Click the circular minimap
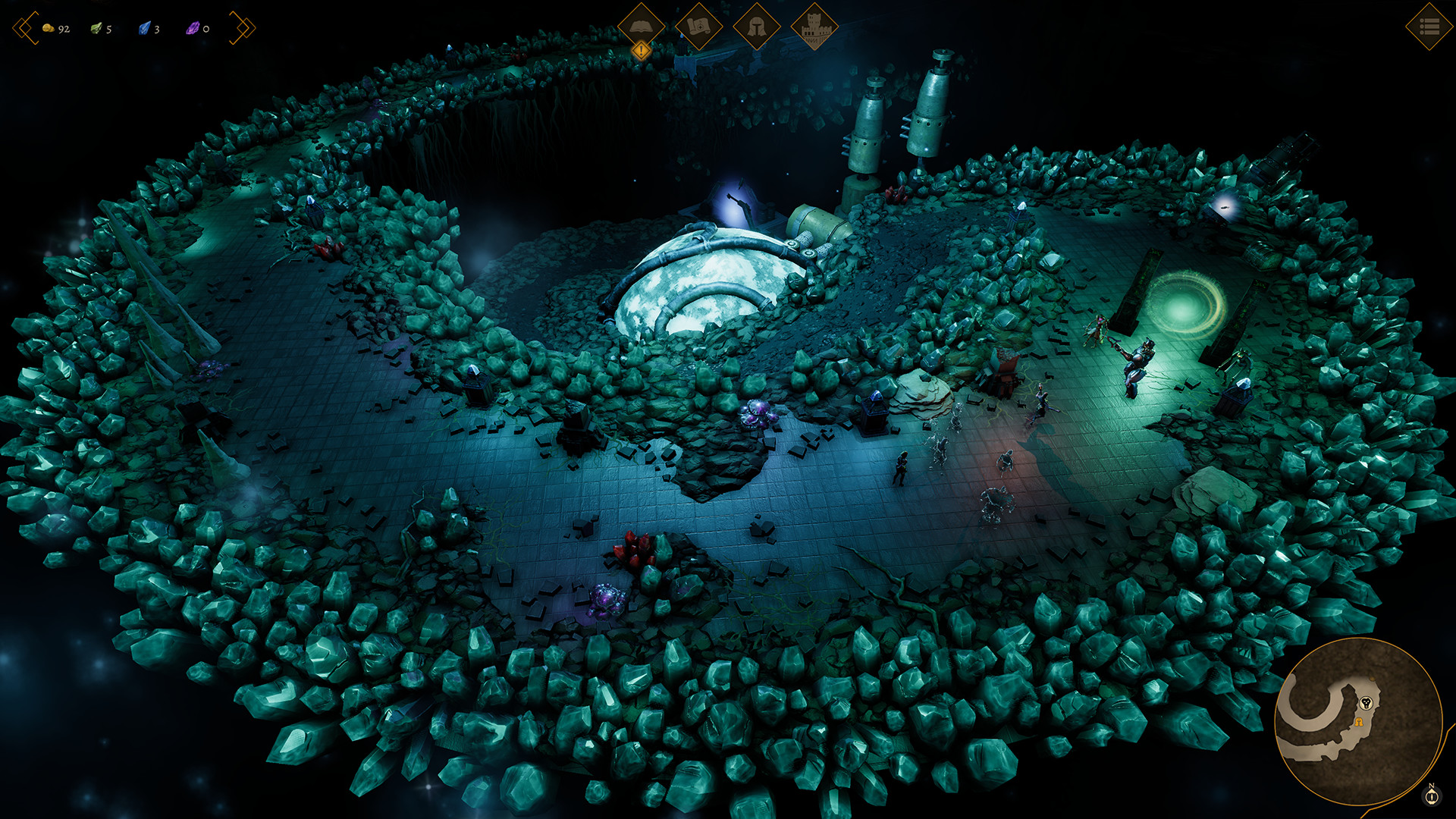 click(x=1357, y=721)
